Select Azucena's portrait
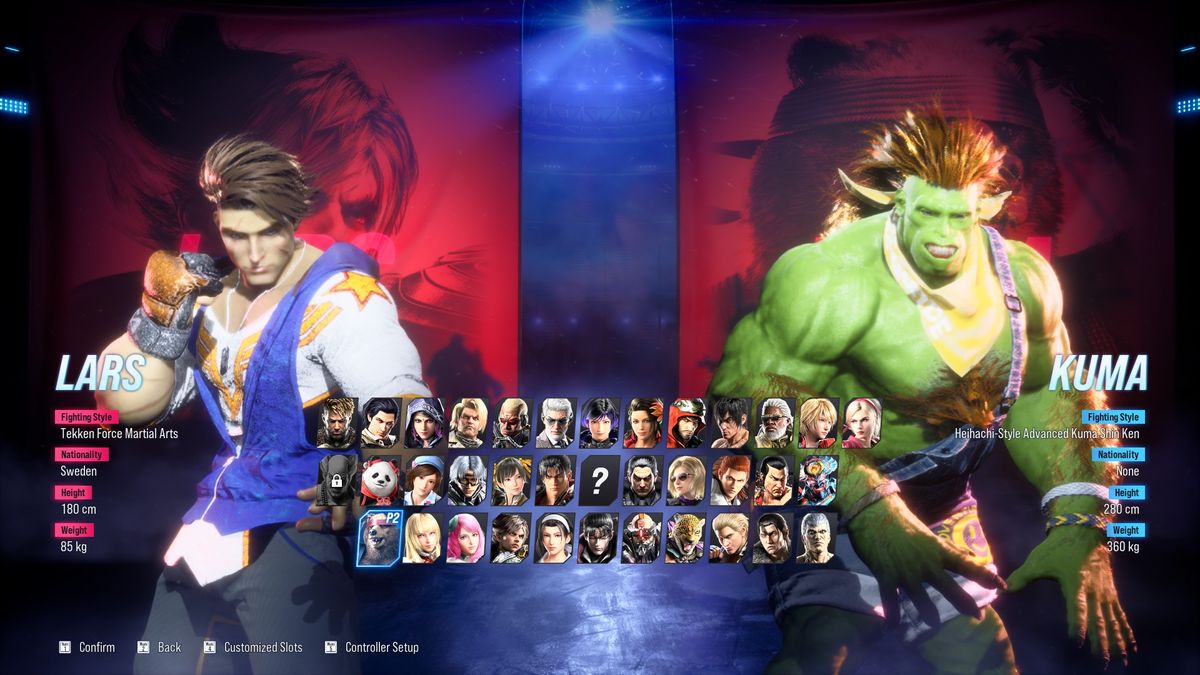The height and width of the screenshot is (675, 1200). (643, 423)
